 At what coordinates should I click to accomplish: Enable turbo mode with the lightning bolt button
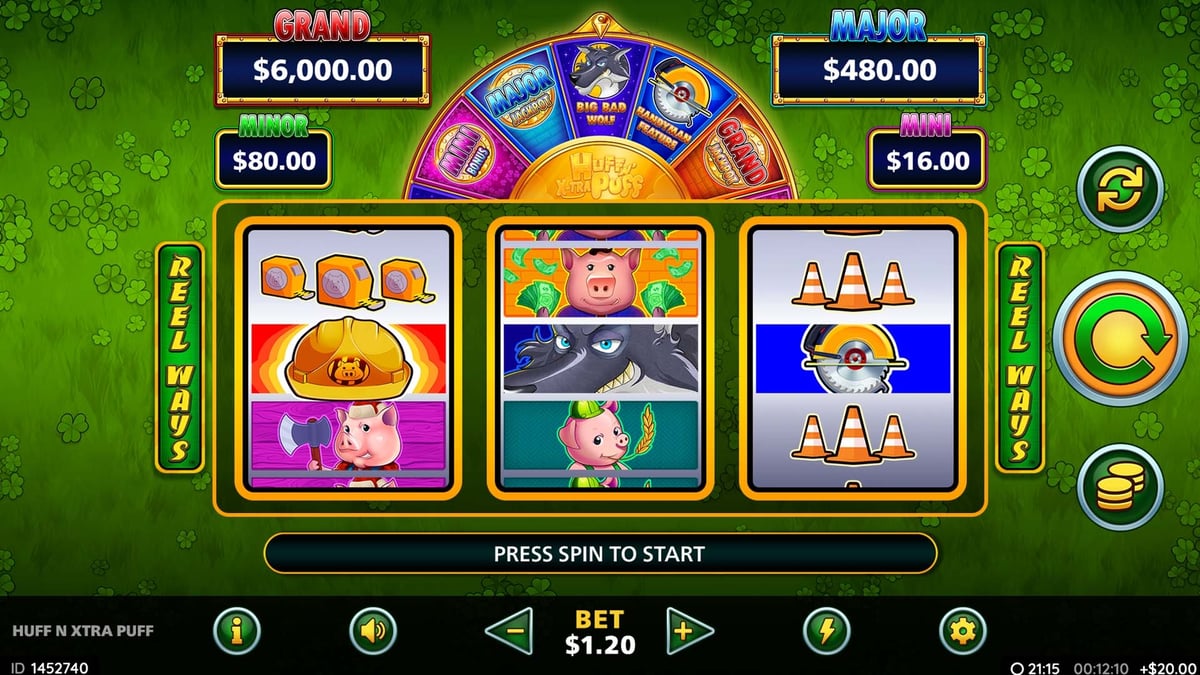click(827, 632)
